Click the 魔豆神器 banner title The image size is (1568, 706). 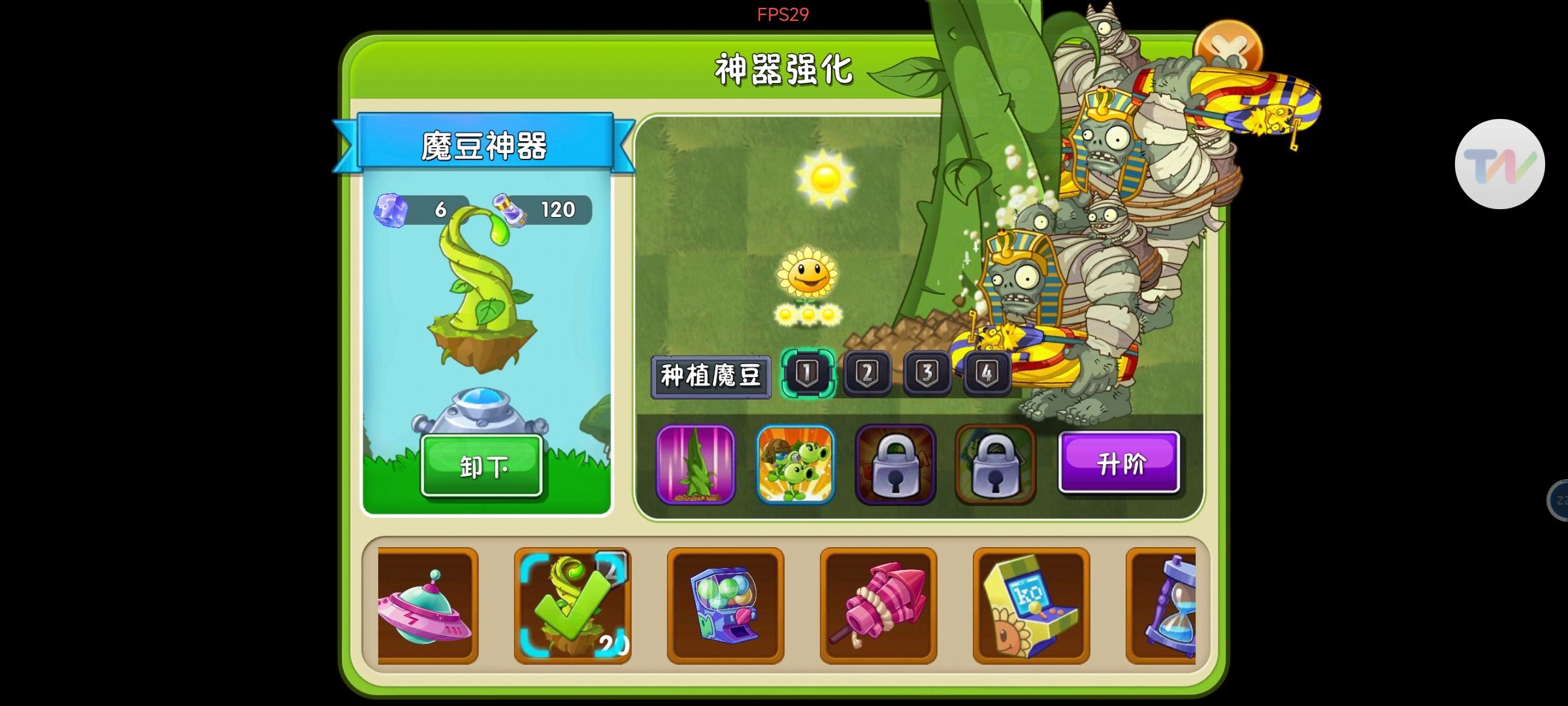click(485, 145)
